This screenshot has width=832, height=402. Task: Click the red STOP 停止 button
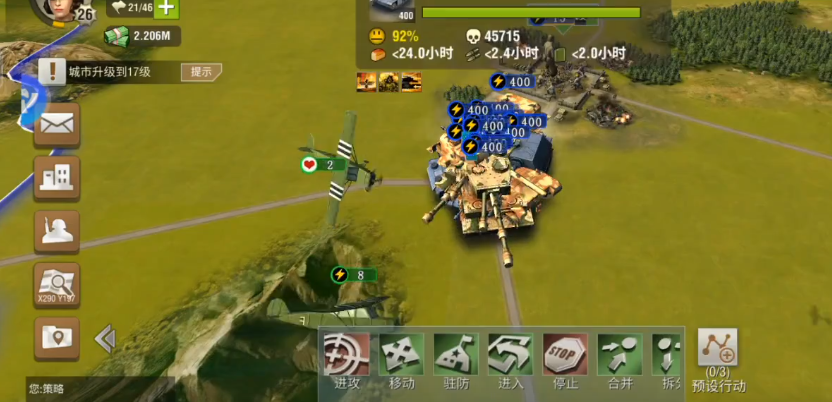coord(565,356)
